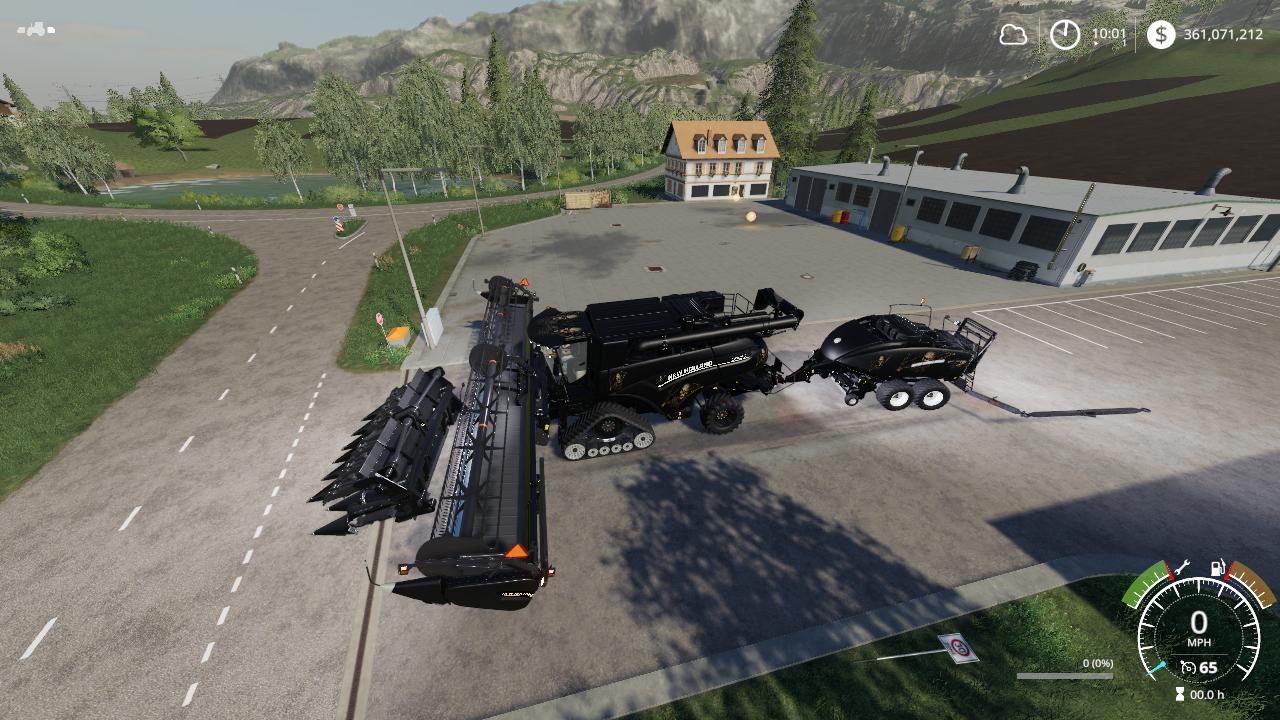
Task: Click the cloud weather icon
Action: (1013, 35)
